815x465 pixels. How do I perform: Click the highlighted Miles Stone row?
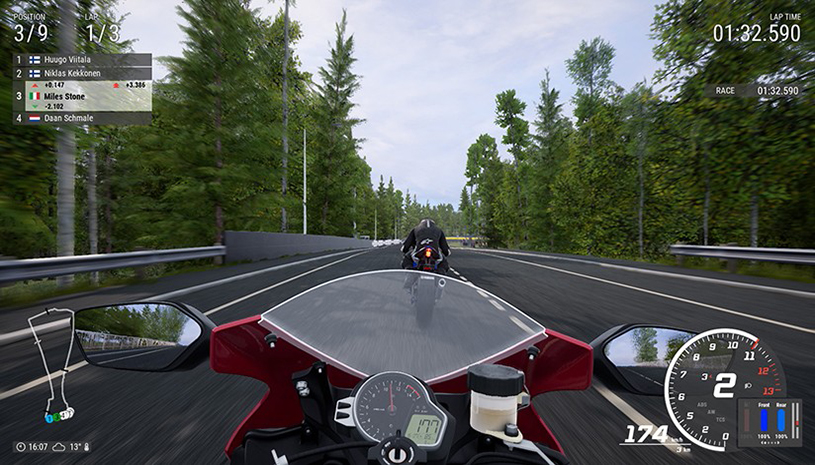pos(80,96)
